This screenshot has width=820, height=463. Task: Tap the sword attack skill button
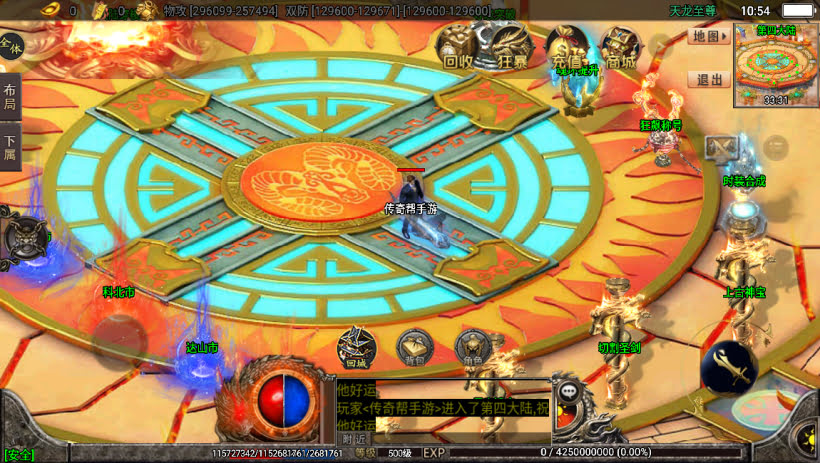pyautogui.click(x=729, y=368)
